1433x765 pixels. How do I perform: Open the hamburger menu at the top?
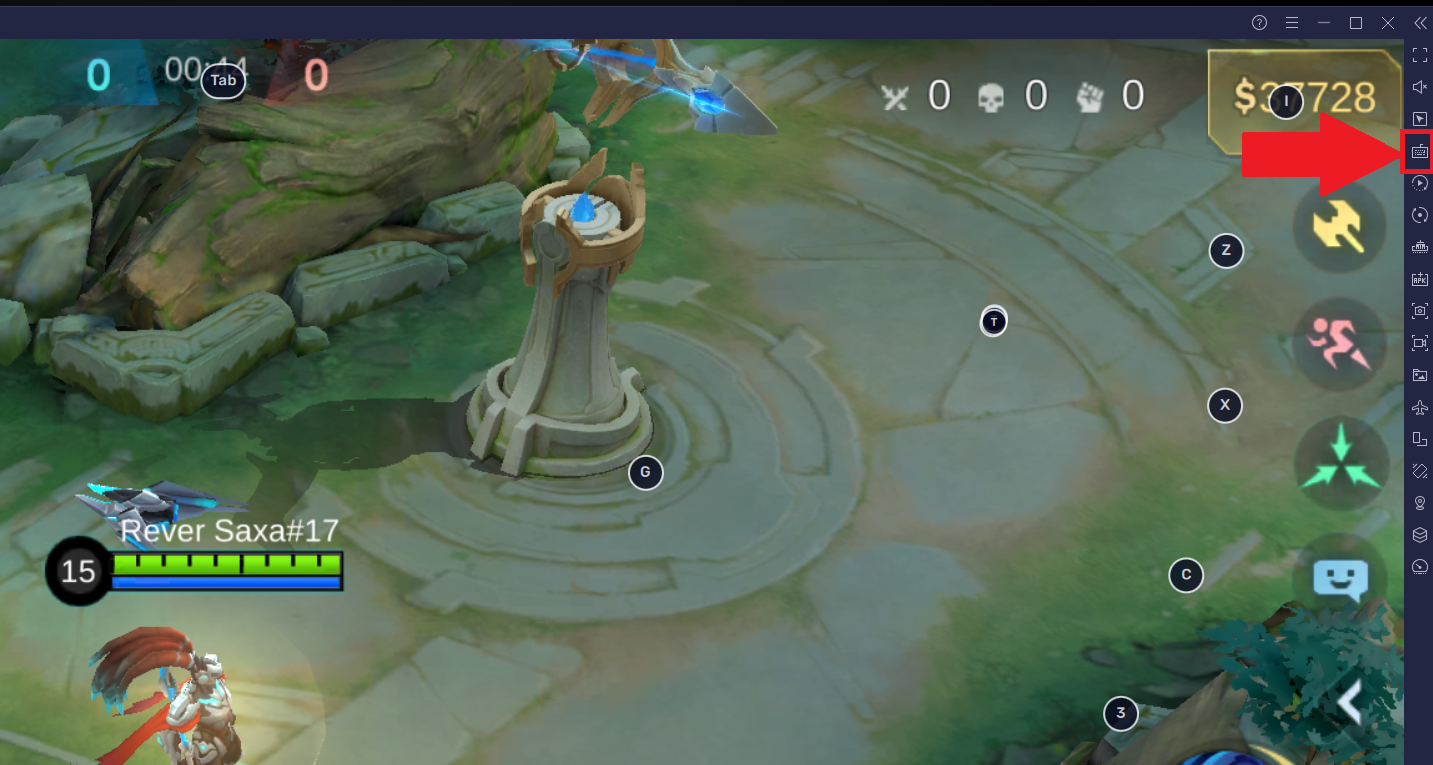point(1291,22)
